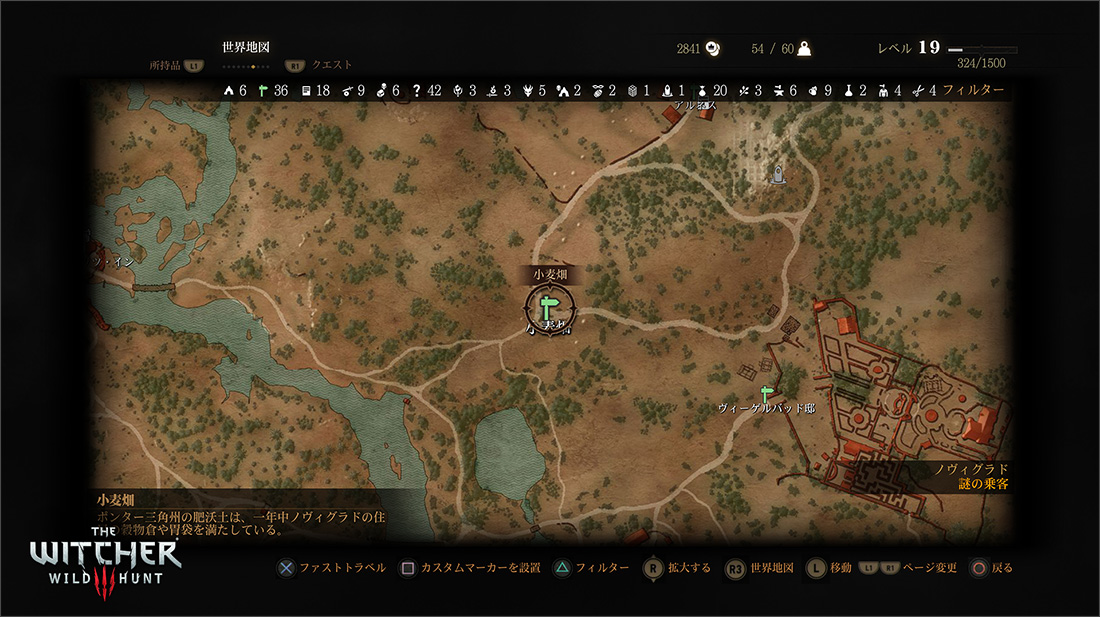Select the 小麦畑 signpost marker

pos(548,305)
